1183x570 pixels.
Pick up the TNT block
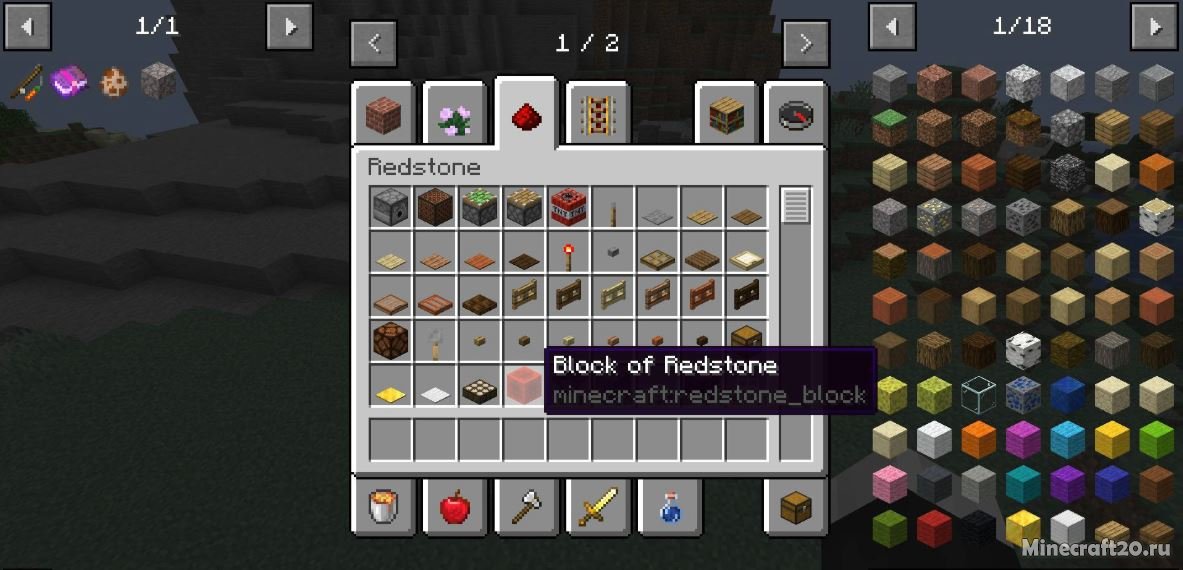coord(568,207)
